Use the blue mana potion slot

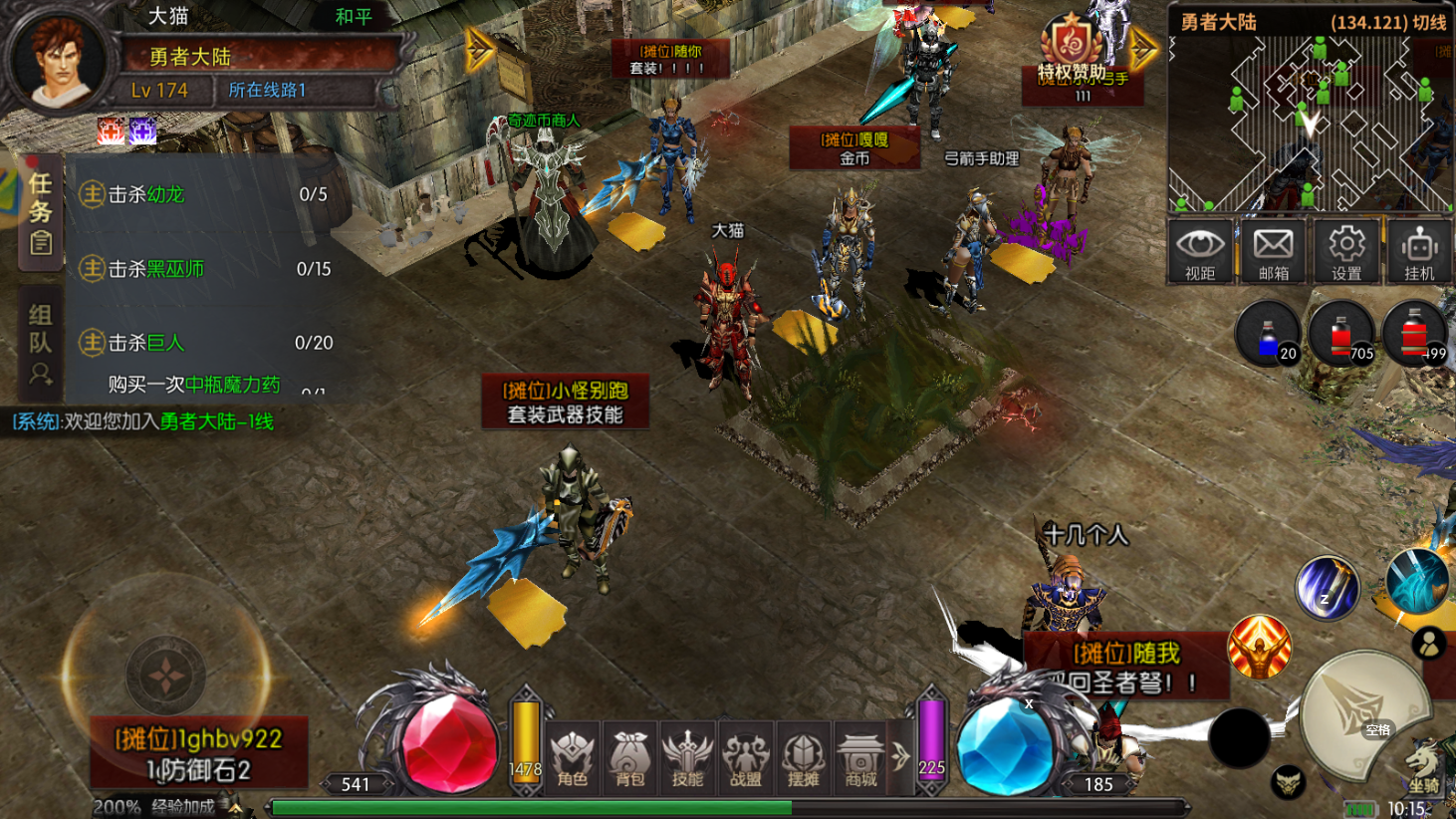pyautogui.click(x=1268, y=336)
